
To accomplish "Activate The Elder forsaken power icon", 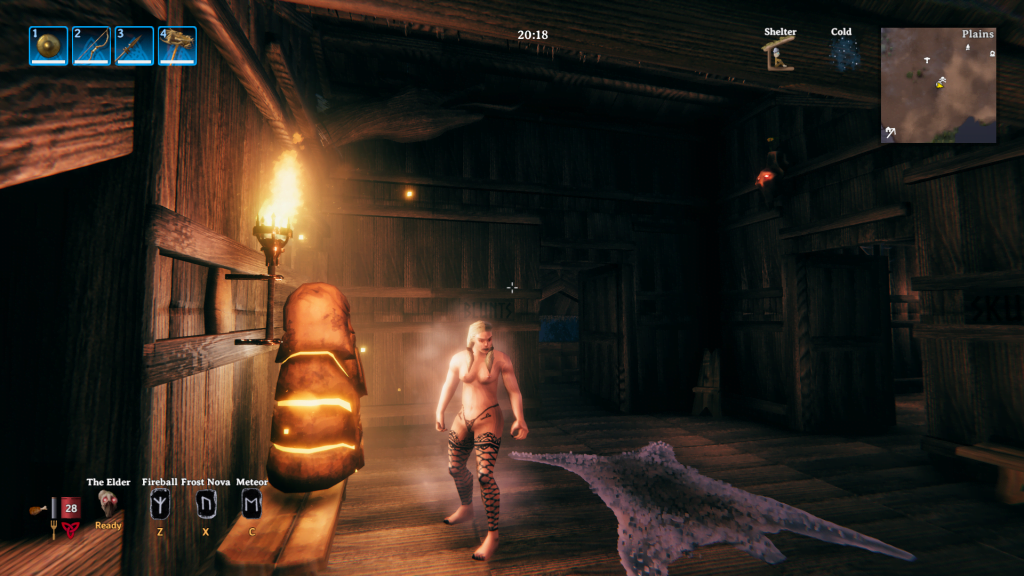I will (108, 504).
